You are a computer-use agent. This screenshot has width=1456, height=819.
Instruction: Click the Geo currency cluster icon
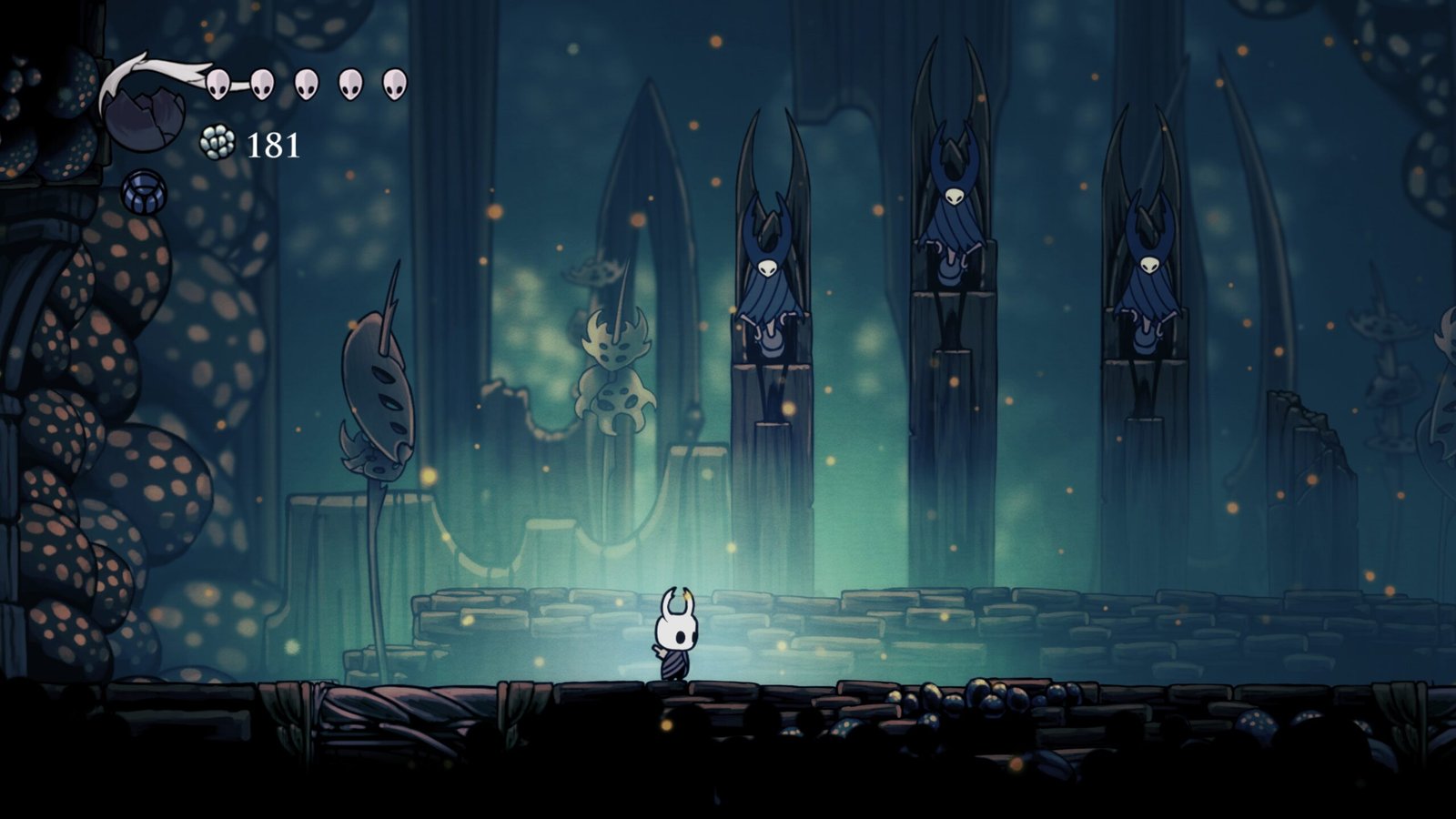click(x=217, y=143)
